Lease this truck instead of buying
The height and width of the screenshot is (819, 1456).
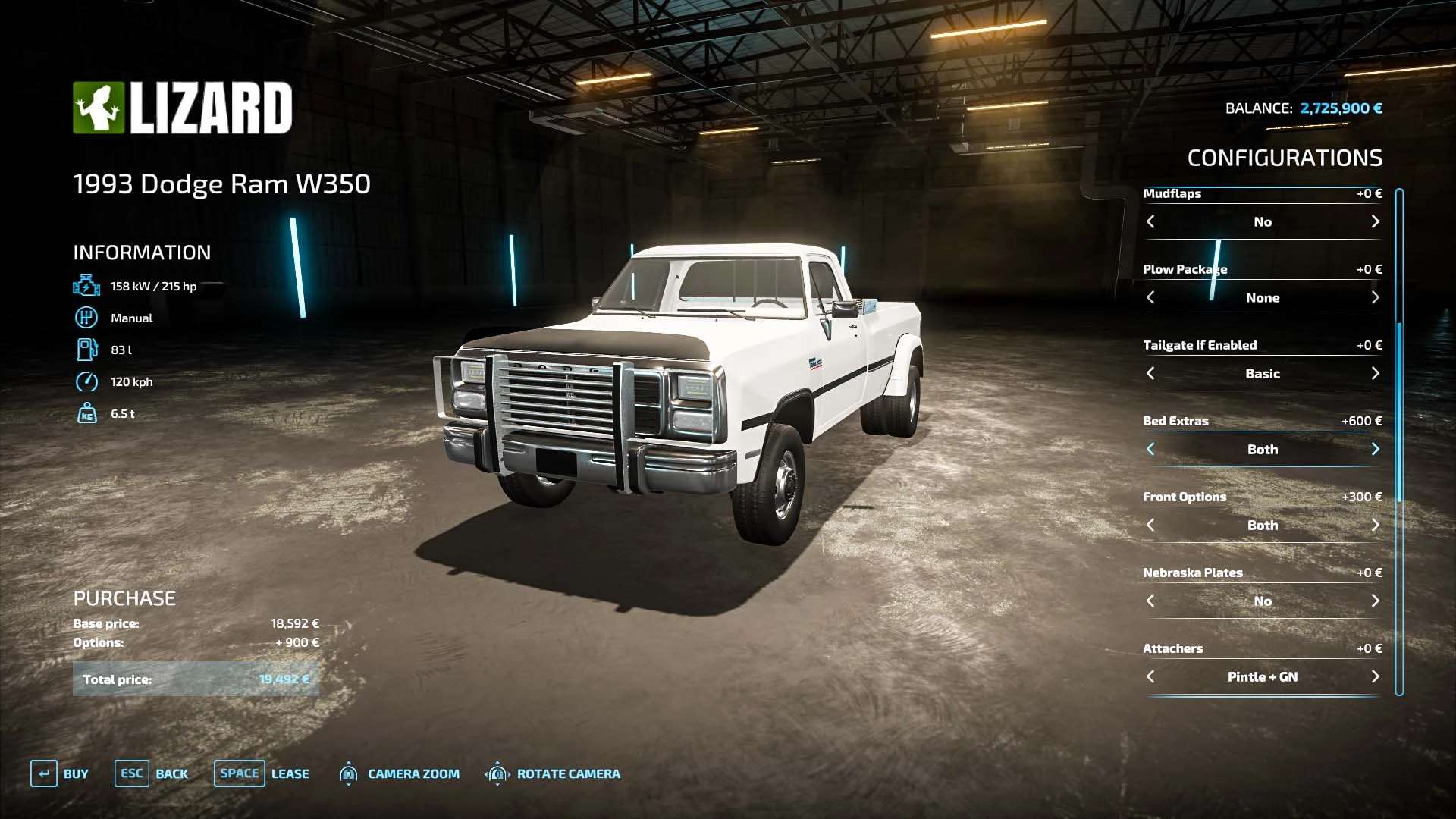[262, 773]
